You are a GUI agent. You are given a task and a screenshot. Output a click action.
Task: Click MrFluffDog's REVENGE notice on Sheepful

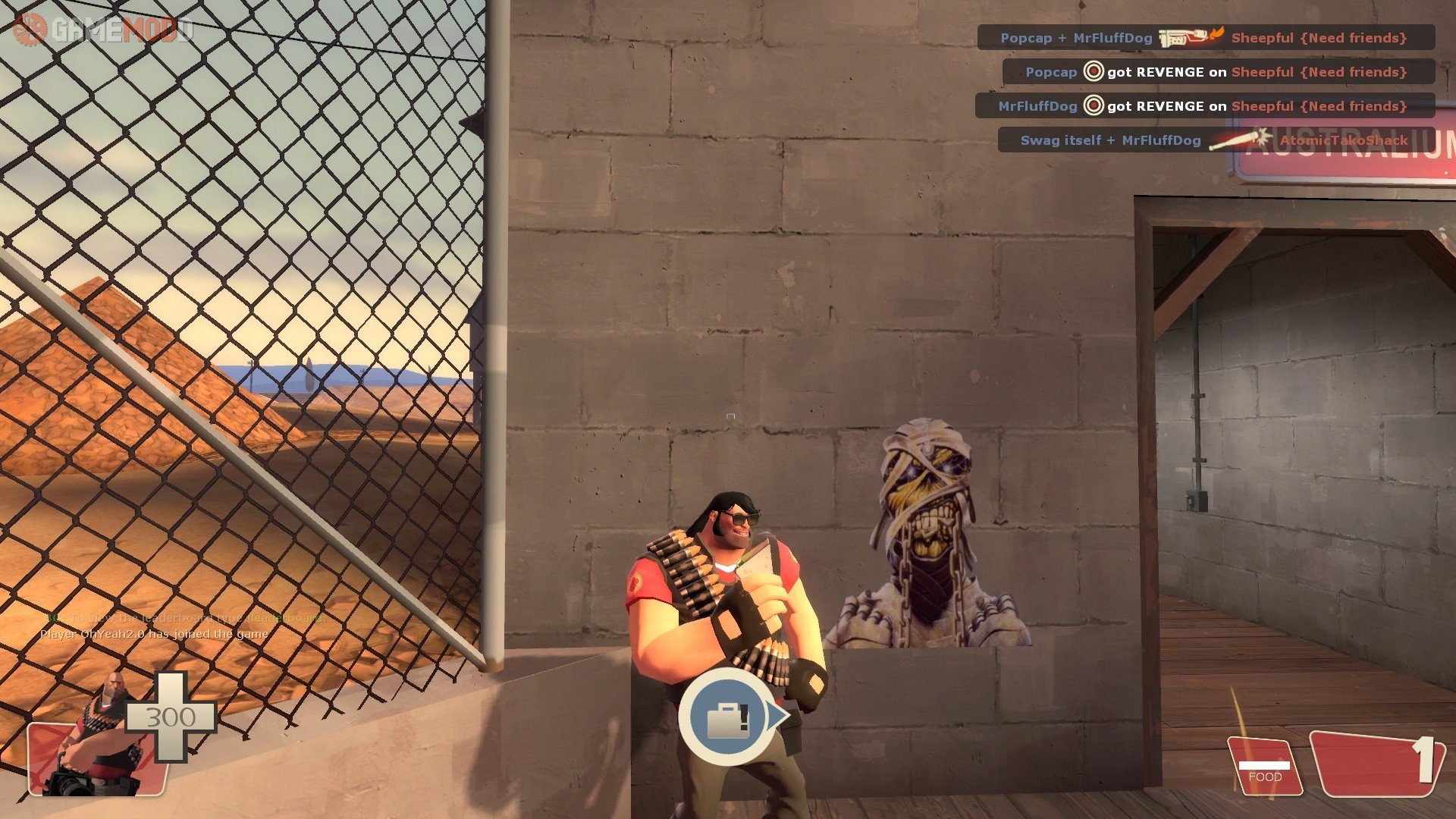1204,106
